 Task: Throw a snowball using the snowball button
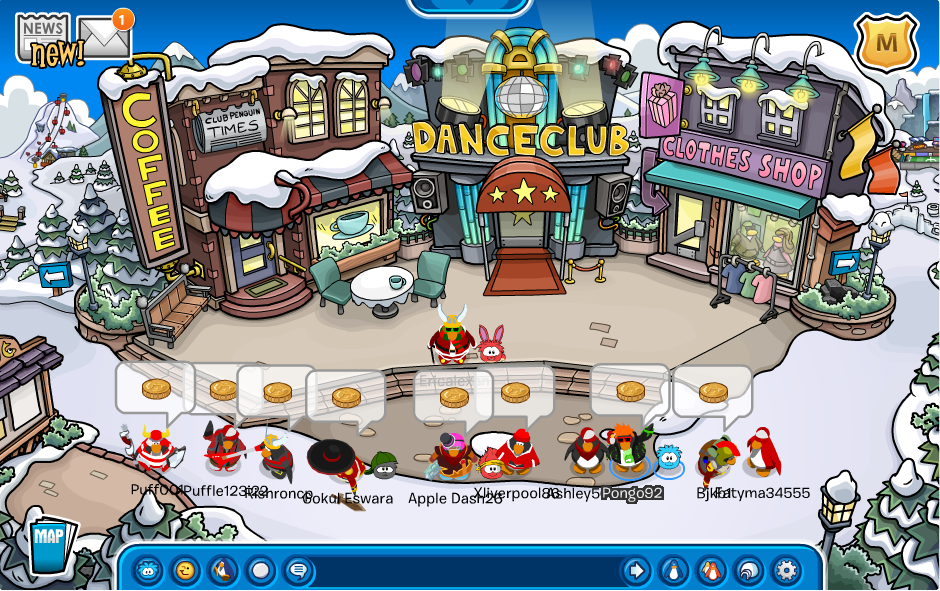click(x=260, y=571)
